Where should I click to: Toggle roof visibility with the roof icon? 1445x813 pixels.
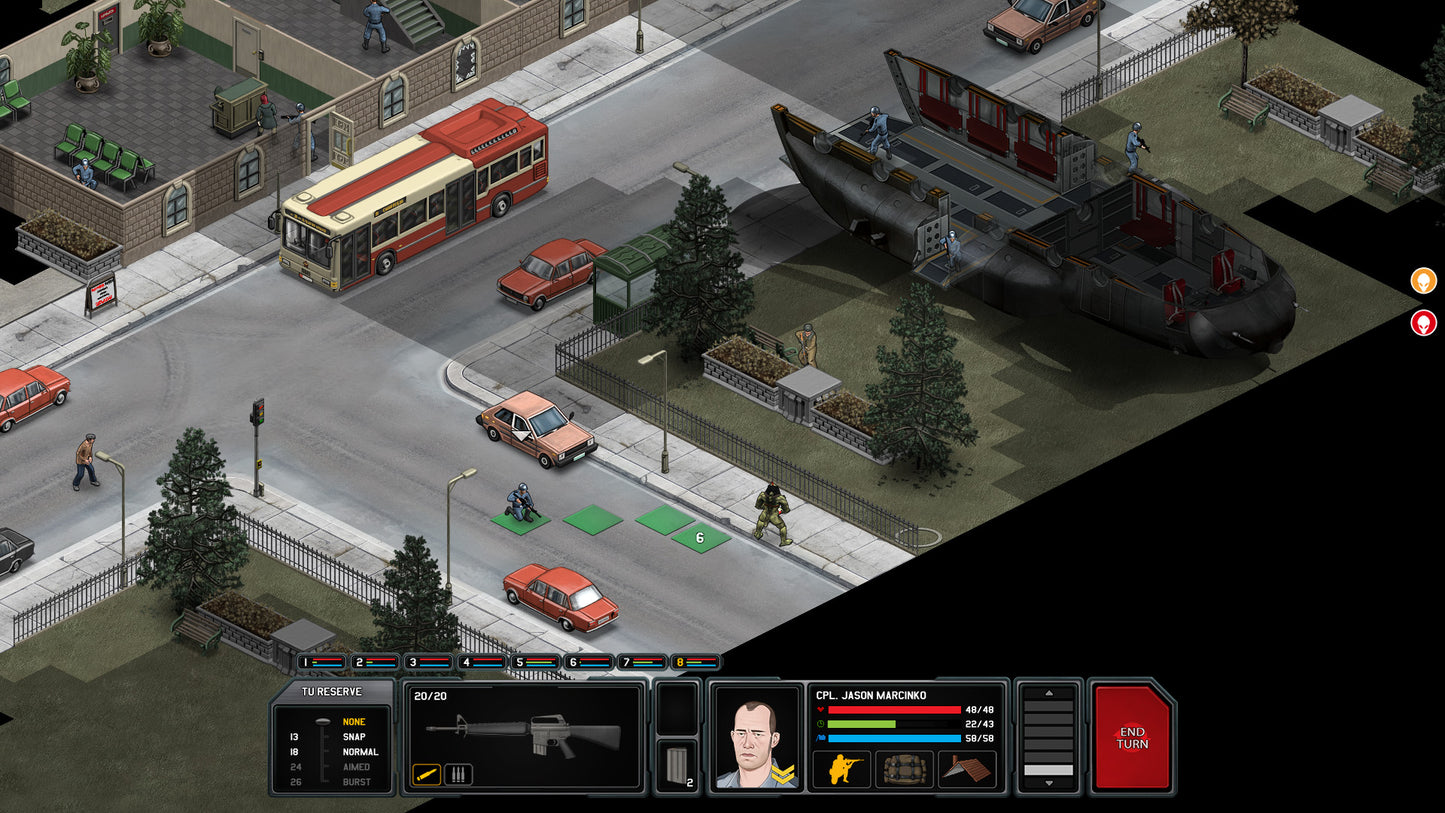point(967,769)
